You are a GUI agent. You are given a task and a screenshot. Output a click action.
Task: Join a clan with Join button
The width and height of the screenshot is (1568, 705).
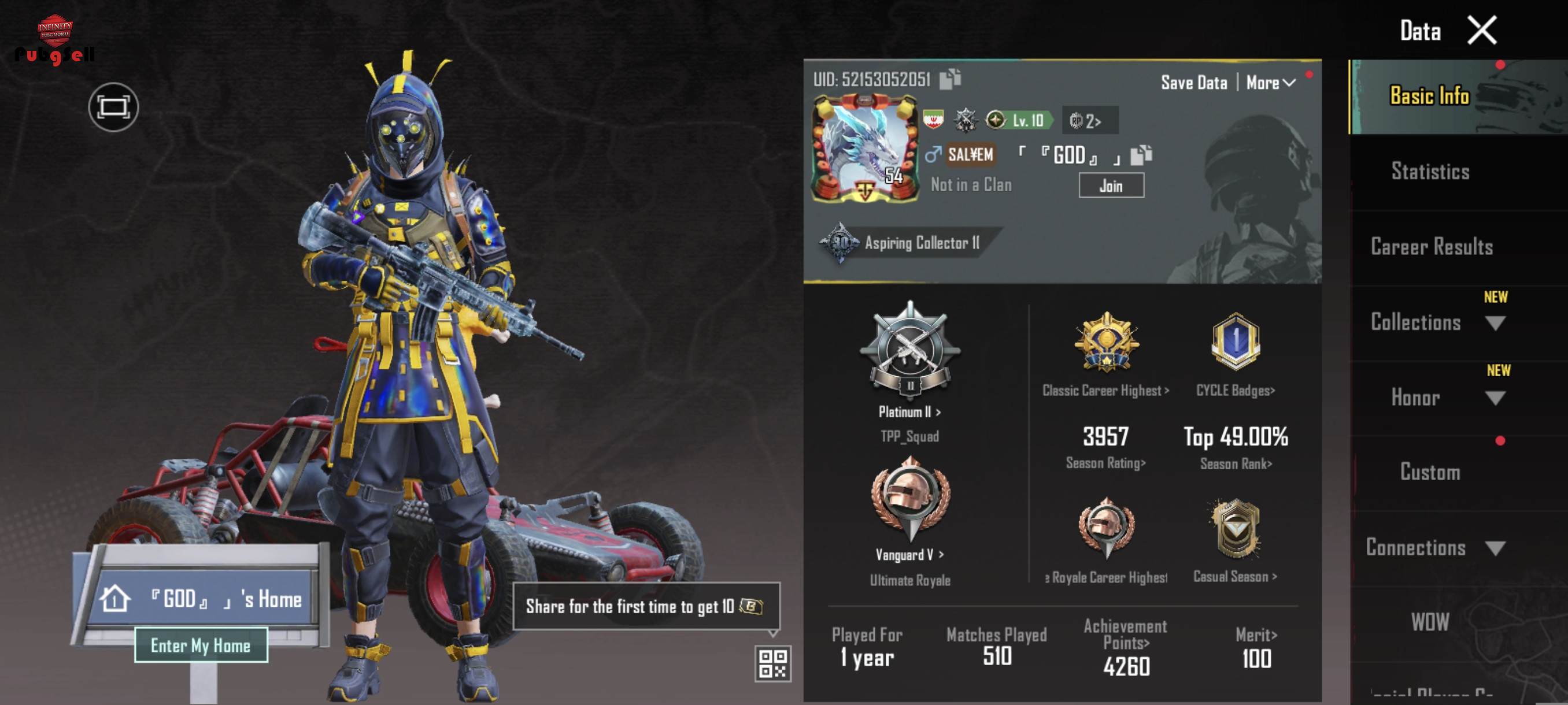coord(1111,185)
